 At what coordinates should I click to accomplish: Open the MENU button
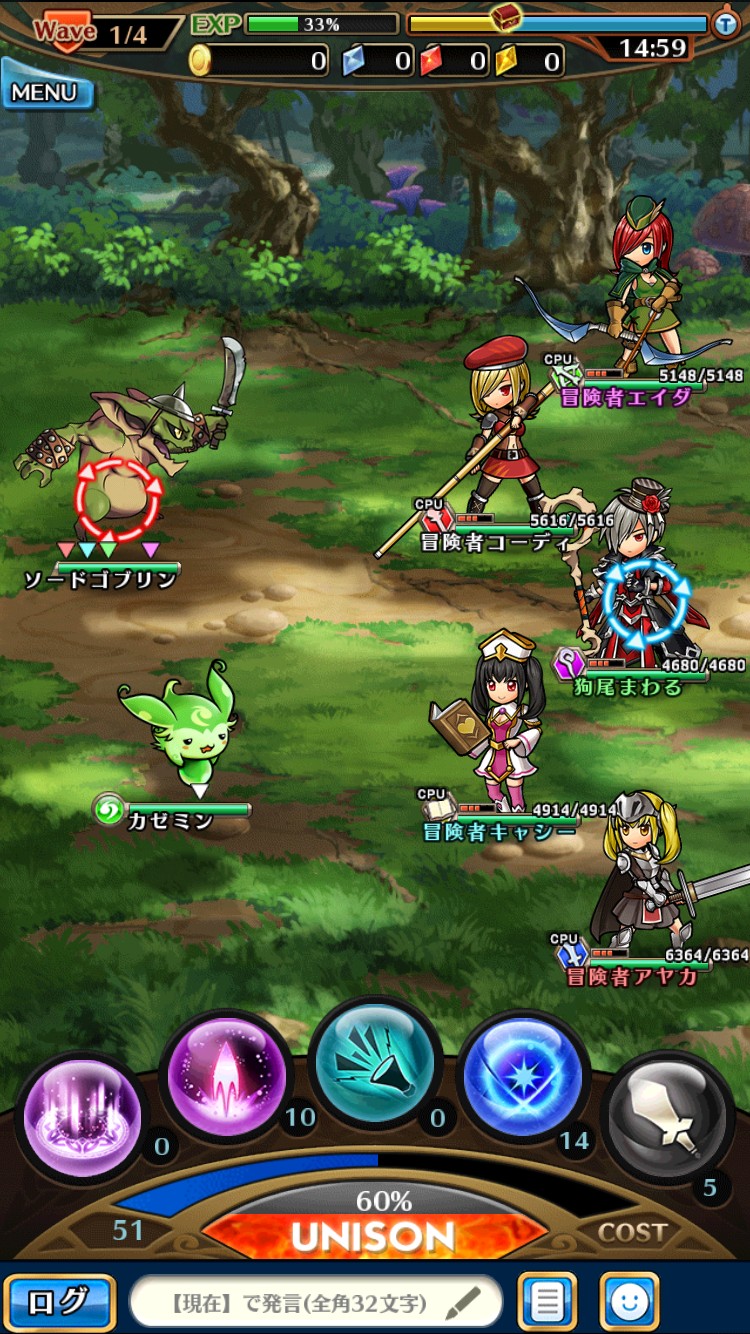coord(46,92)
